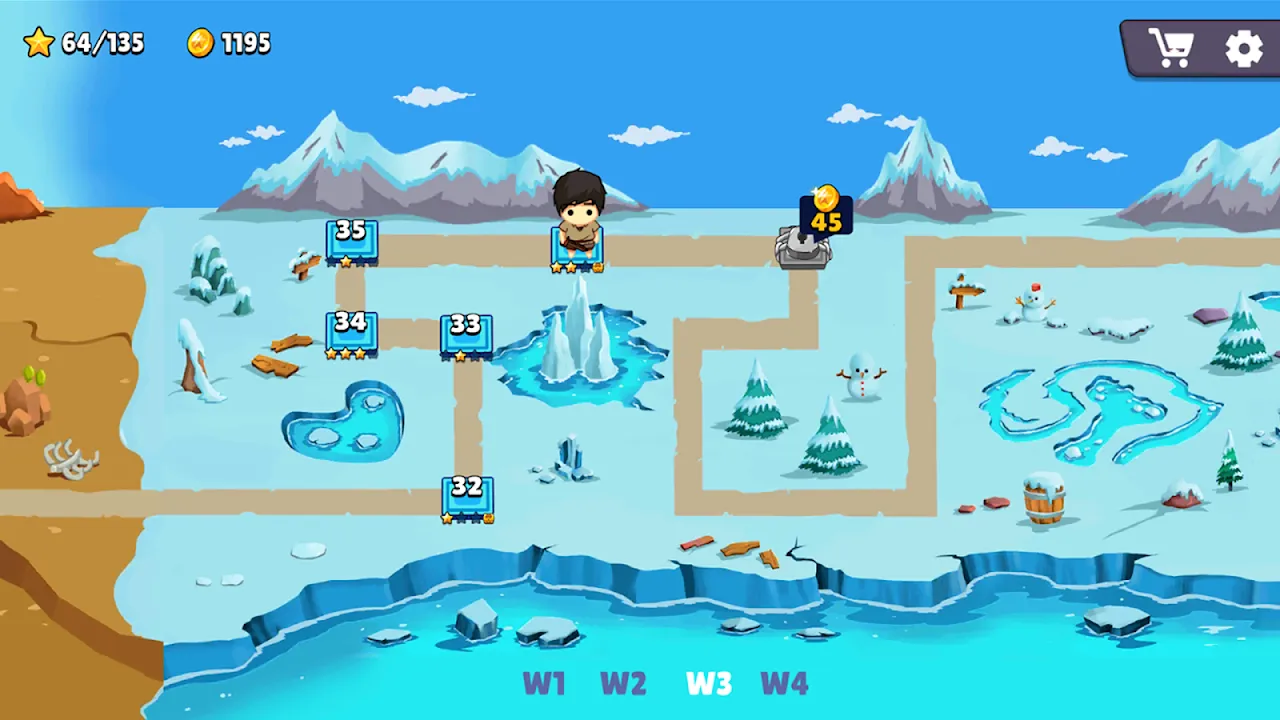
Task: Go to world W4
Action: coord(784,684)
